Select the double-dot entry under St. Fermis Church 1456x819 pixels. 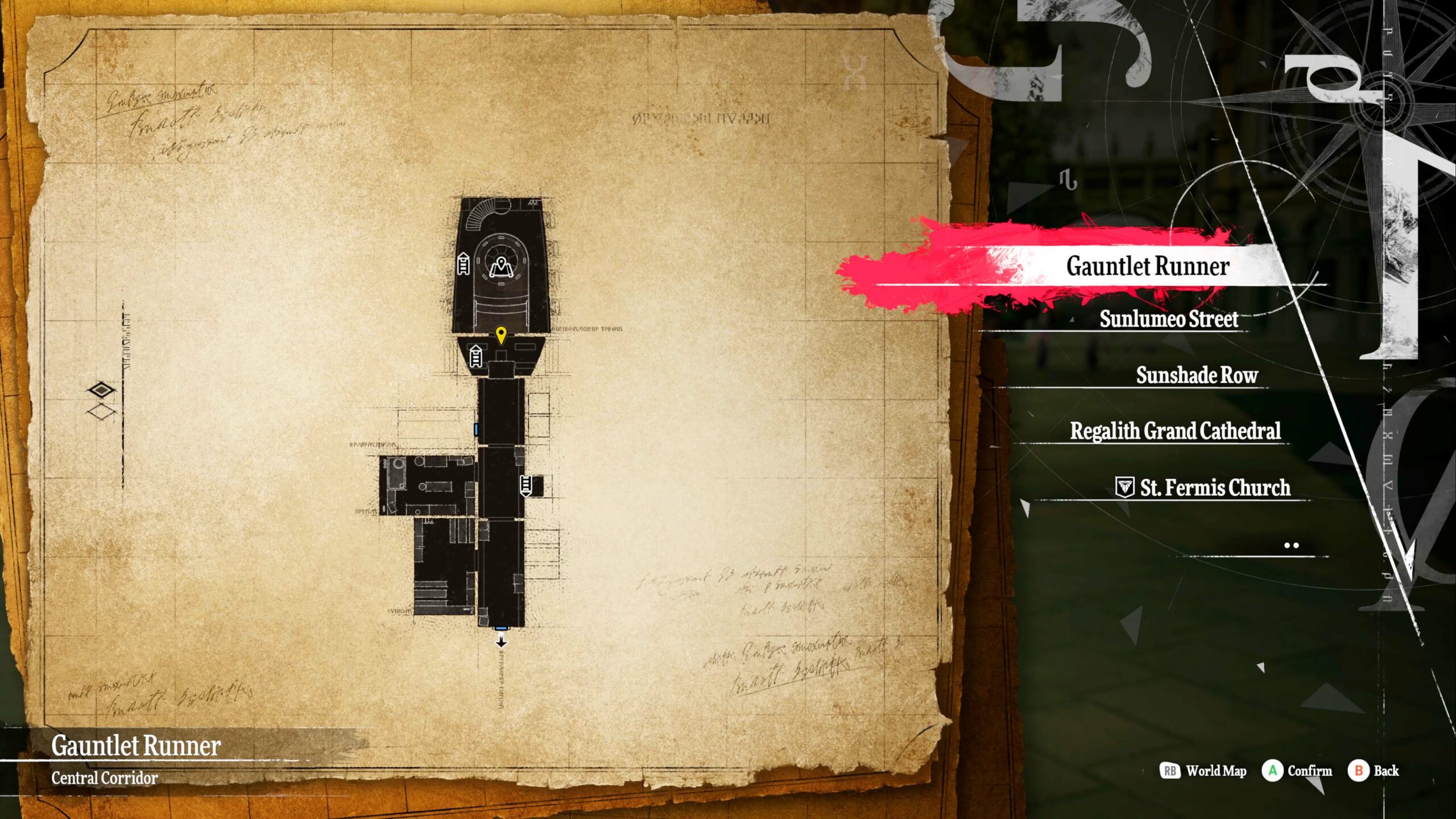pyautogui.click(x=1291, y=545)
